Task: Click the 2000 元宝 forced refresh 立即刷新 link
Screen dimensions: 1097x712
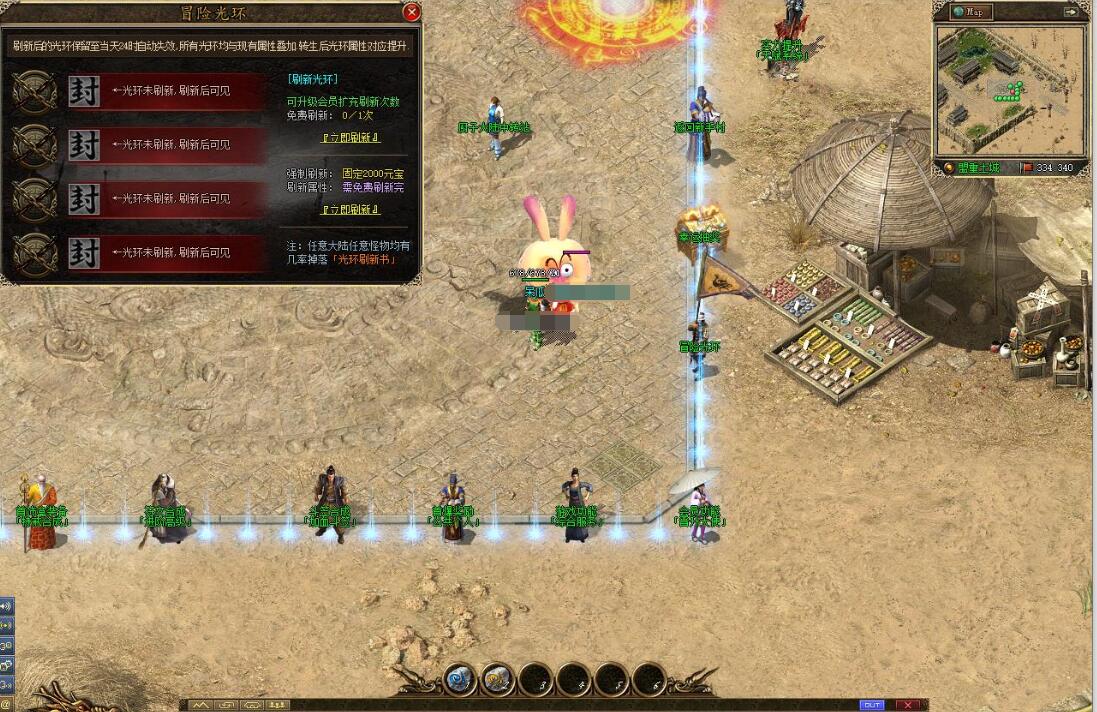Action: coord(349,210)
